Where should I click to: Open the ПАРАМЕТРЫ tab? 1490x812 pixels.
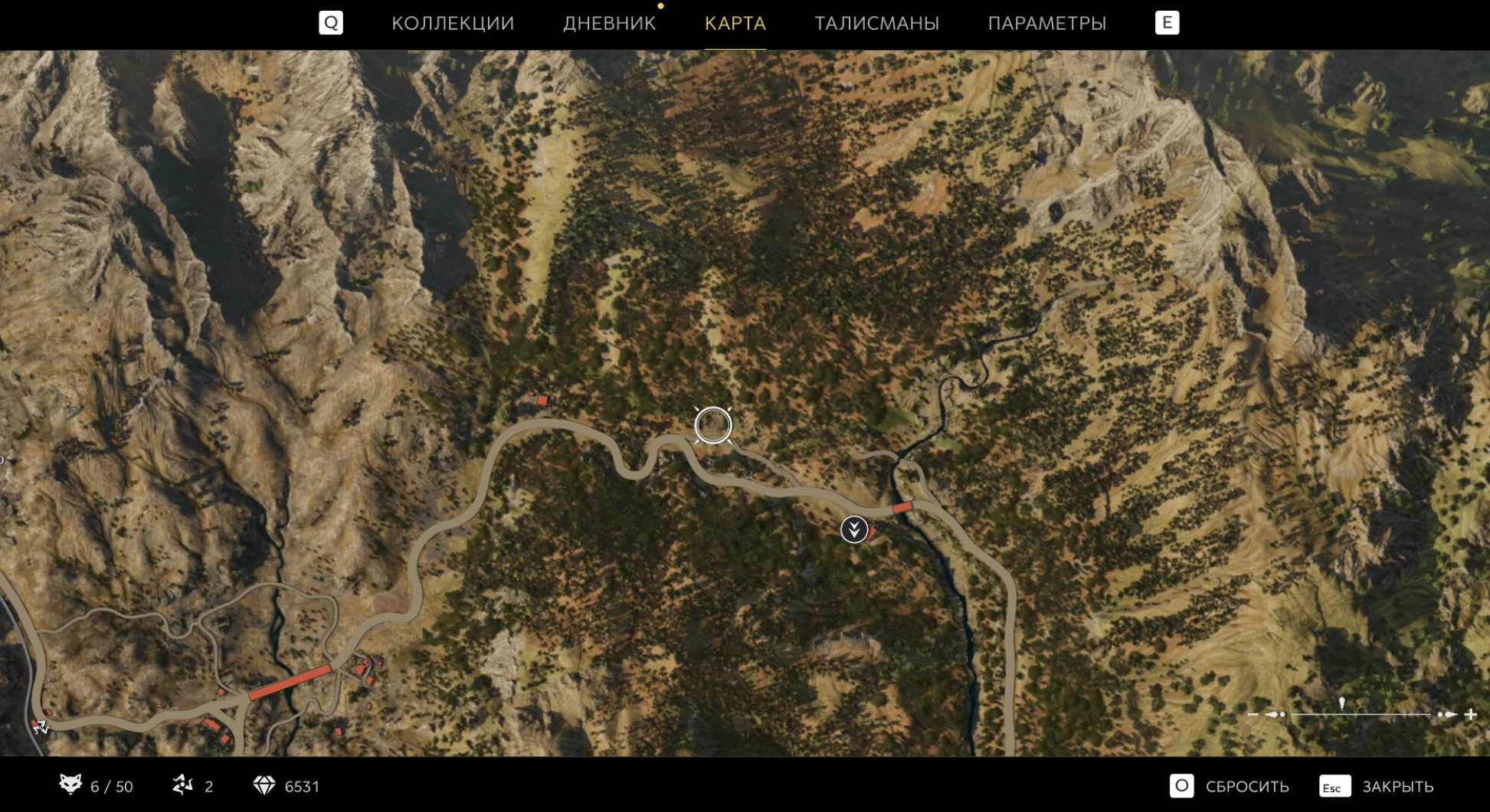coord(1046,23)
